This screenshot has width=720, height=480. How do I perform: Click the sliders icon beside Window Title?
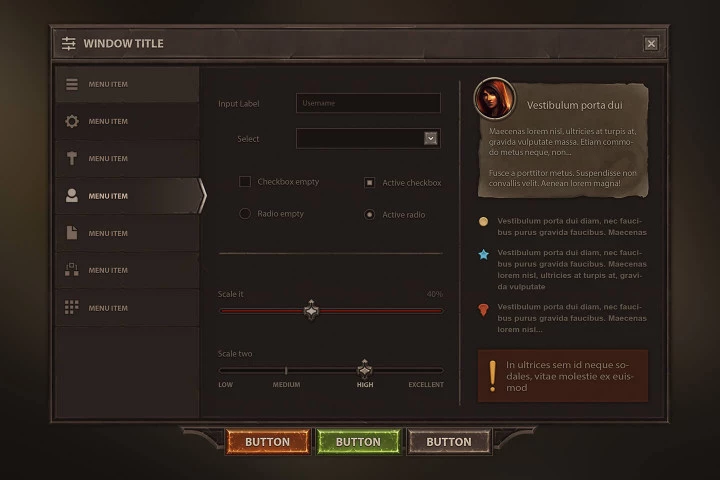[69, 44]
